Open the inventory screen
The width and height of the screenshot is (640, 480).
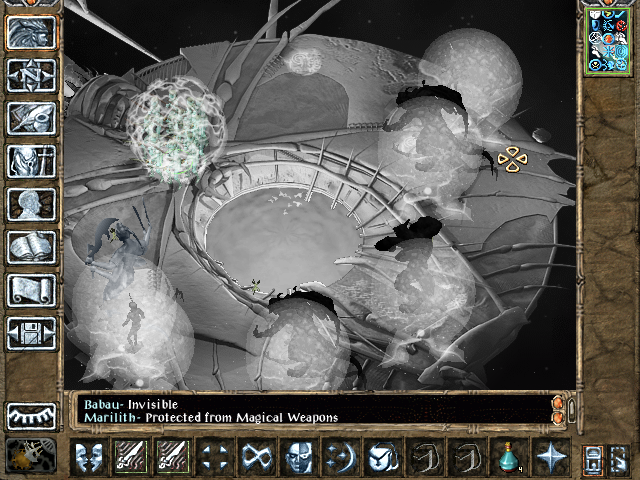click(31, 161)
